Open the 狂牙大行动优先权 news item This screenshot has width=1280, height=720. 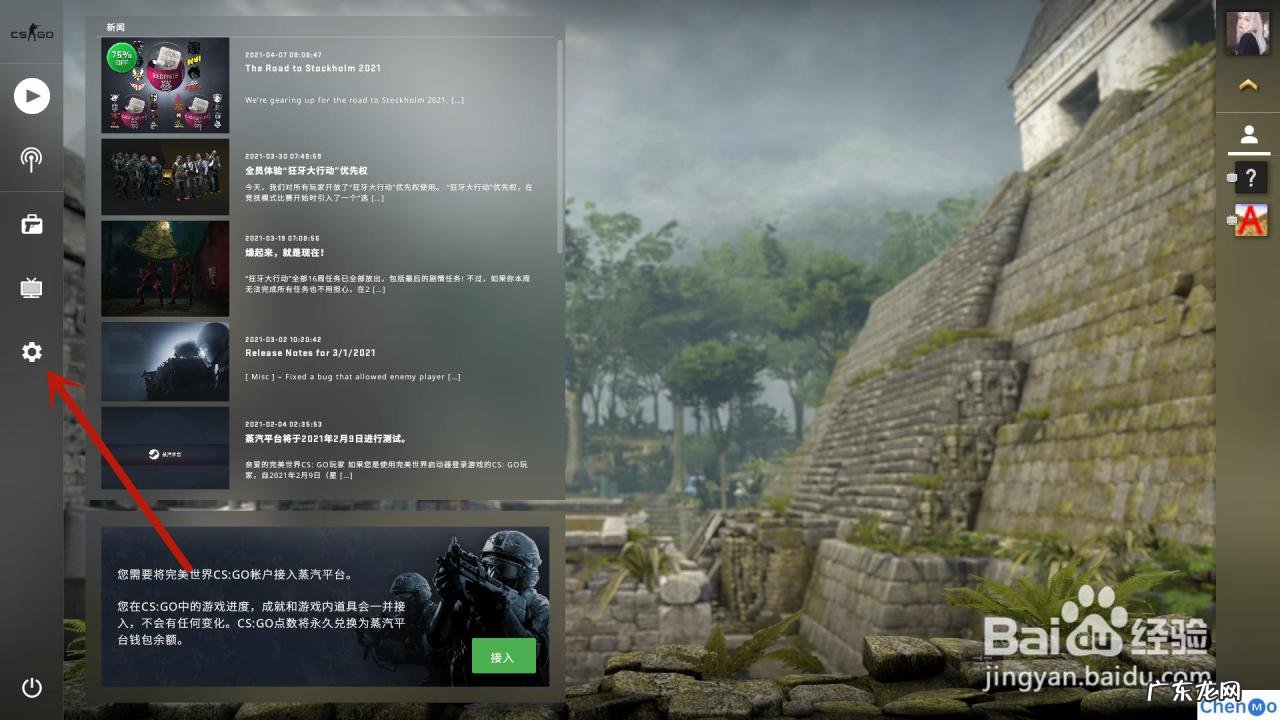pyautogui.click(x=306, y=170)
